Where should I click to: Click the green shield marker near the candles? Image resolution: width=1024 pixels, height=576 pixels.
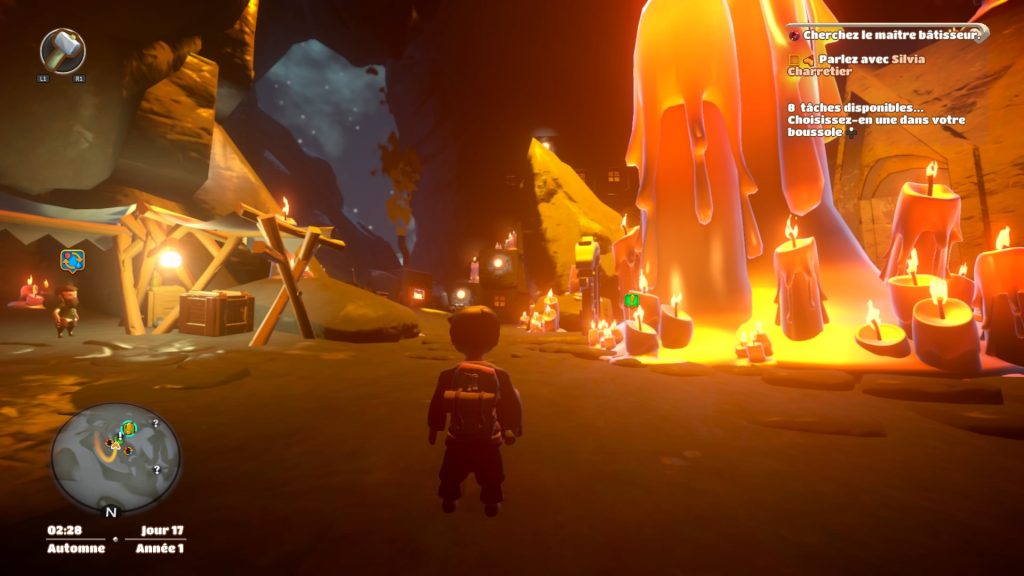pos(631,299)
